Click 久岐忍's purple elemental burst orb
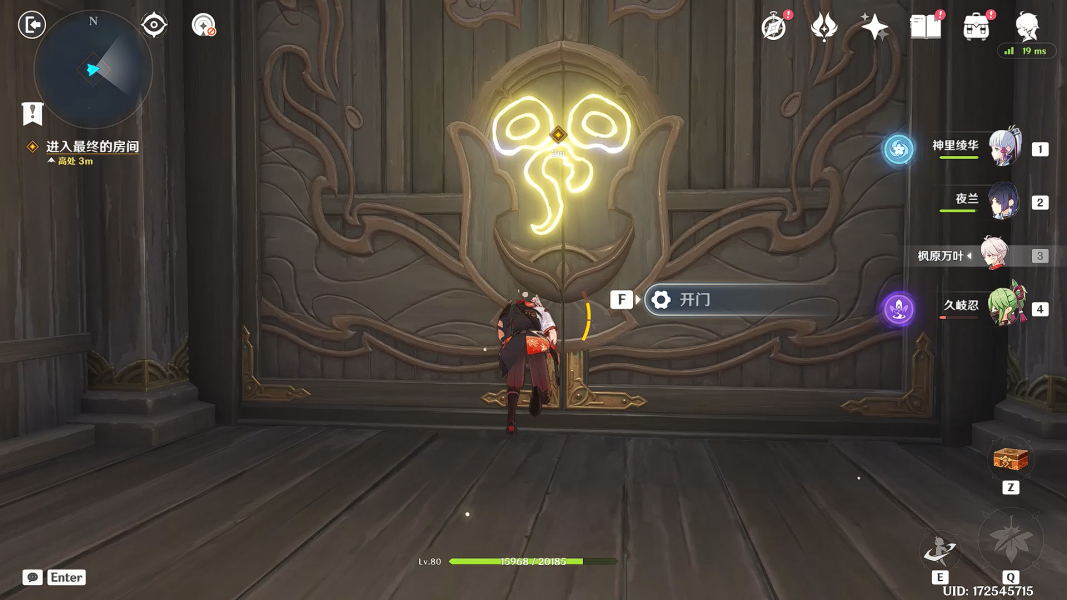 (898, 308)
